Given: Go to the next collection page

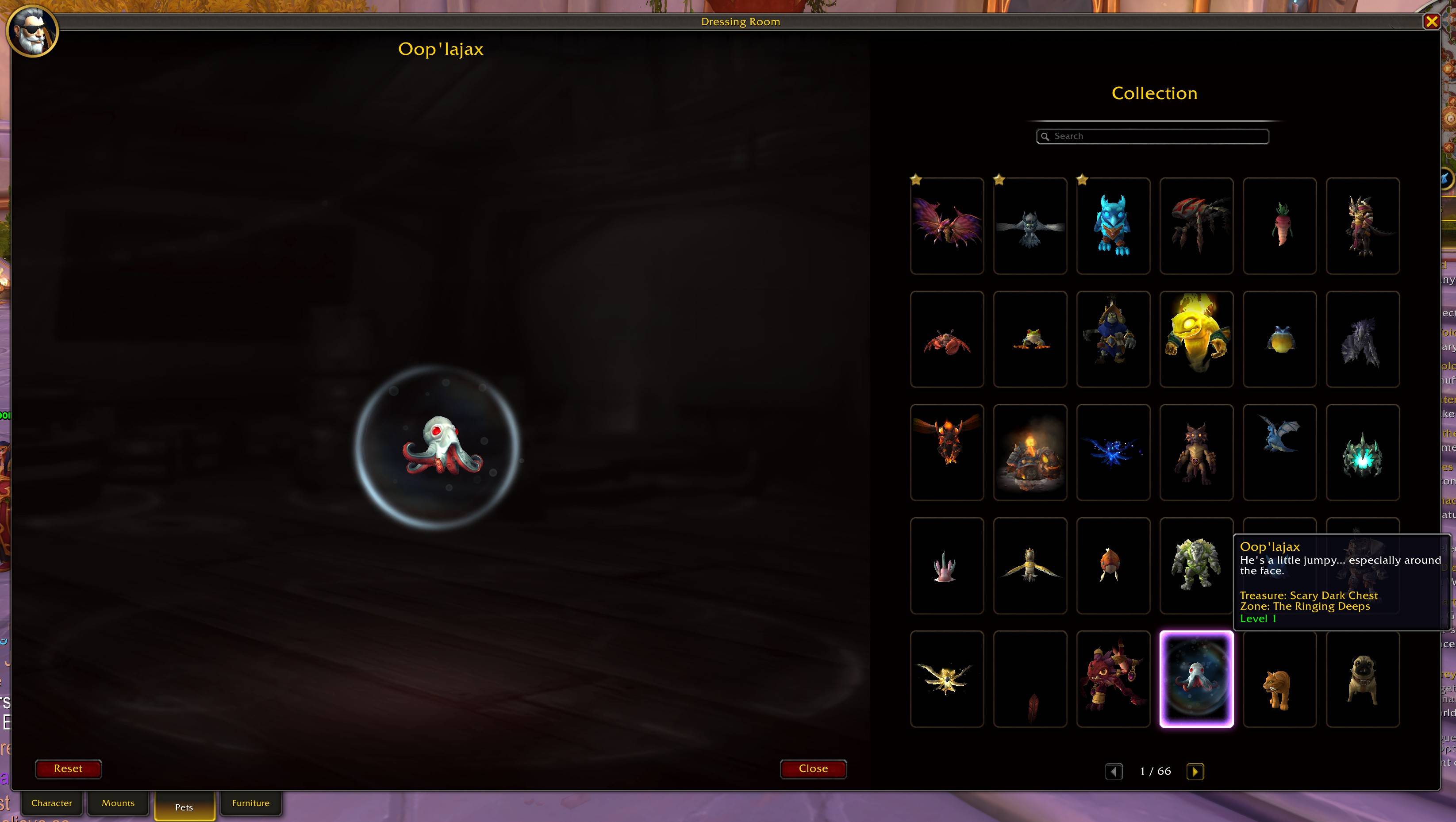Looking at the screenshot, I should pos(1196,771).
